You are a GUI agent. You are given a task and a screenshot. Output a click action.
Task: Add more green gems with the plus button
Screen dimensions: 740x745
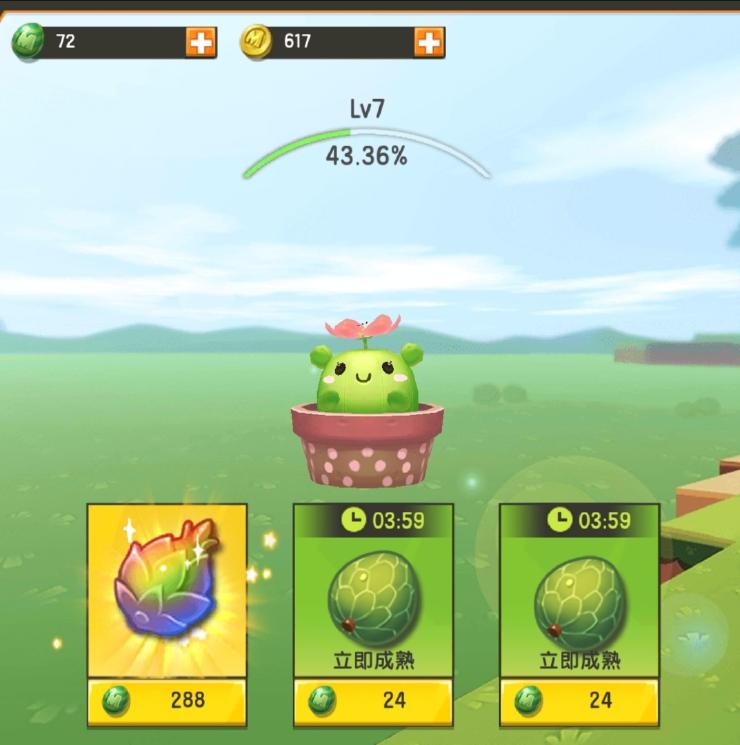tap(201, 42)
